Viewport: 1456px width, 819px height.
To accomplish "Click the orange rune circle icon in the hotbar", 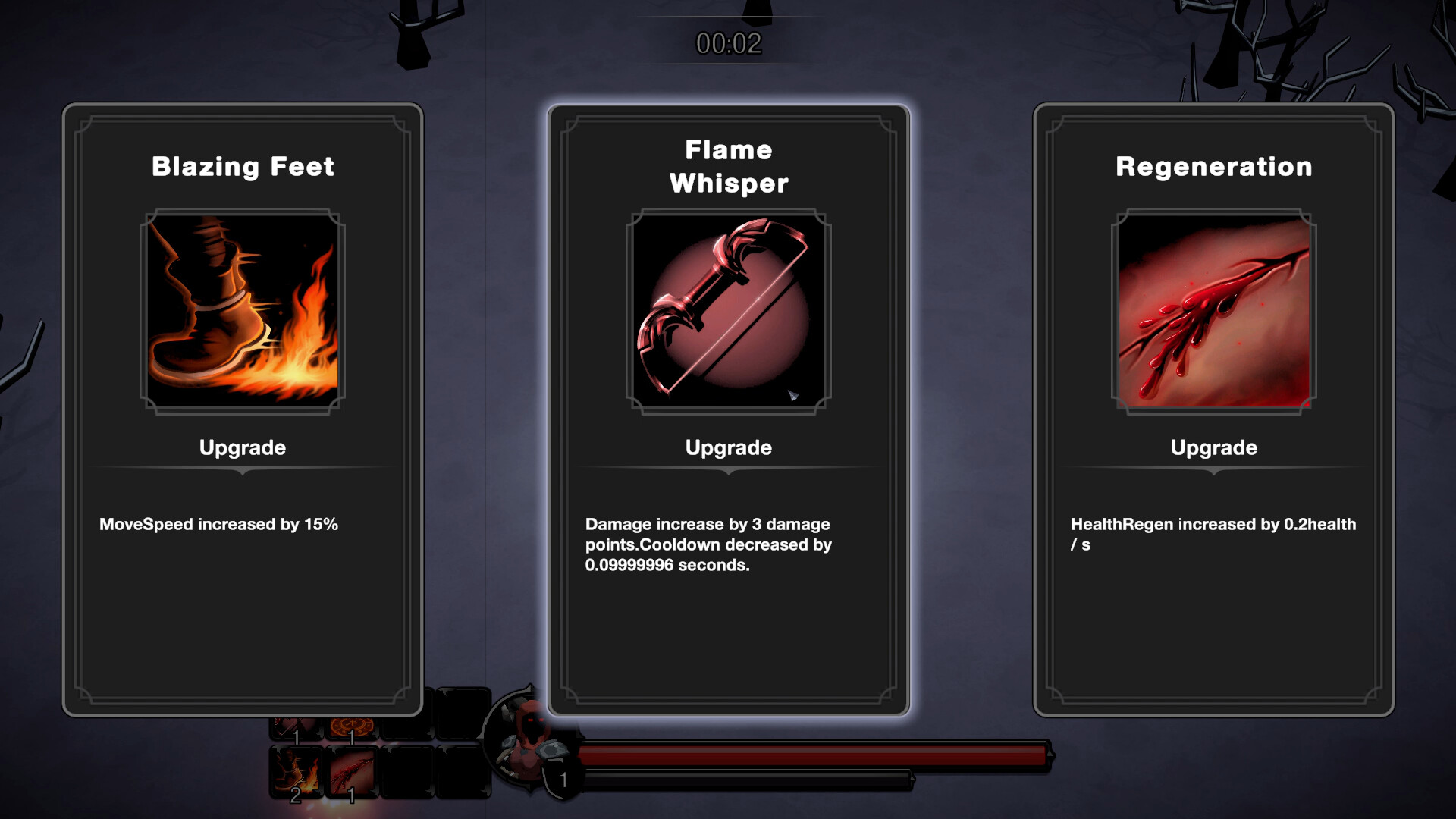I will (x=351, y=726).
